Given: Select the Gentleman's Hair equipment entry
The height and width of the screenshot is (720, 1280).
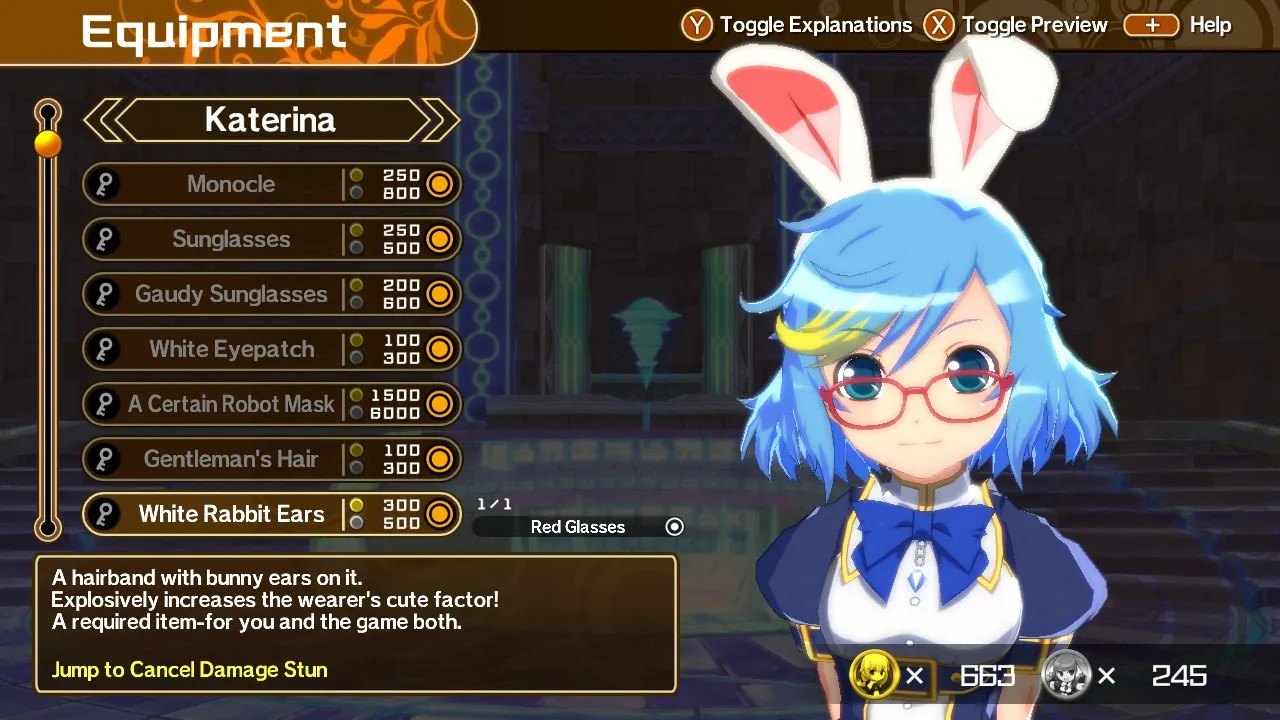Looking at the screenshot, I should pyautogui.click(x=232, y=459).
